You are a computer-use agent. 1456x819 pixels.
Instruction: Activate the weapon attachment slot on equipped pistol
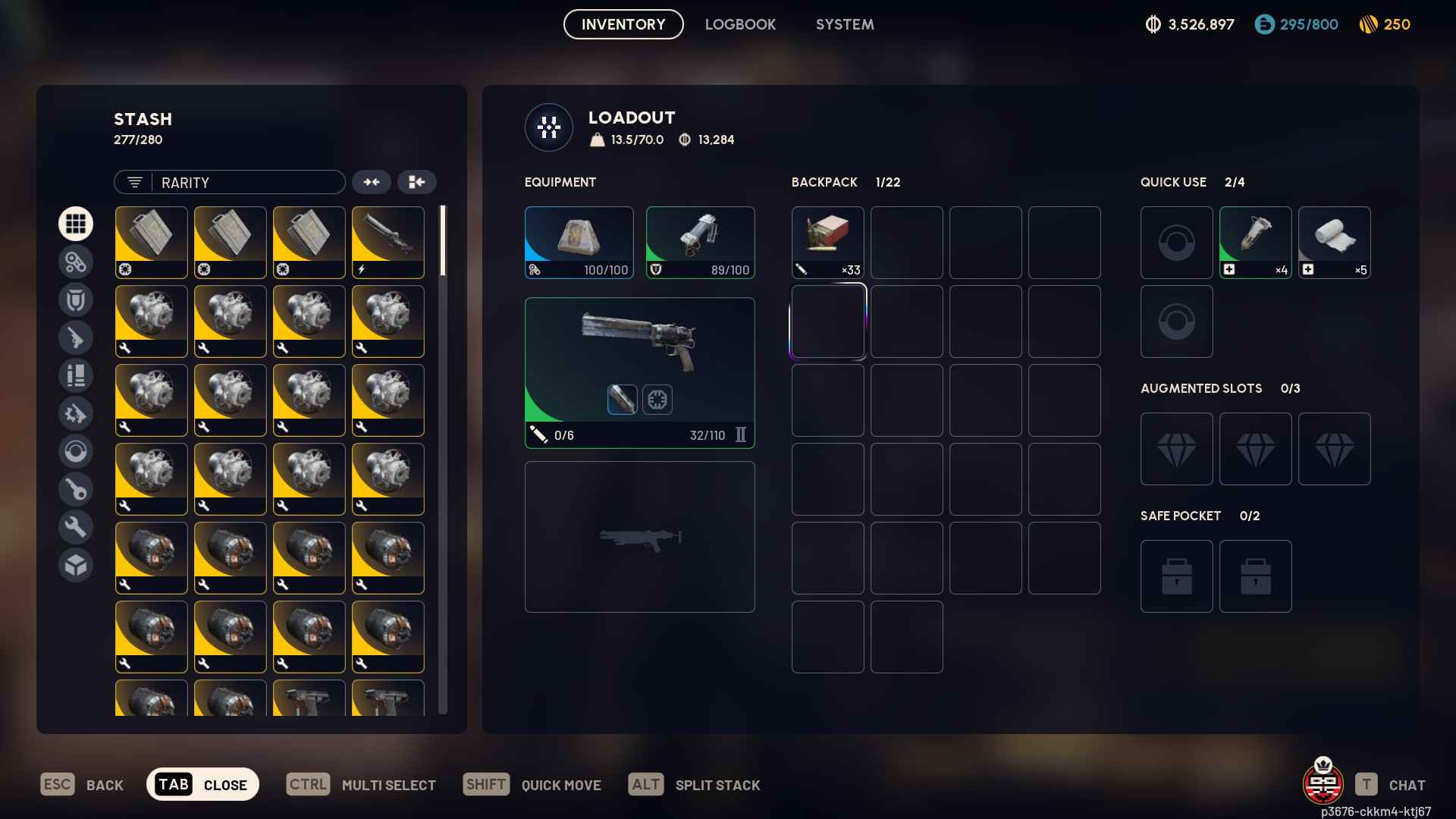(622, 400)
